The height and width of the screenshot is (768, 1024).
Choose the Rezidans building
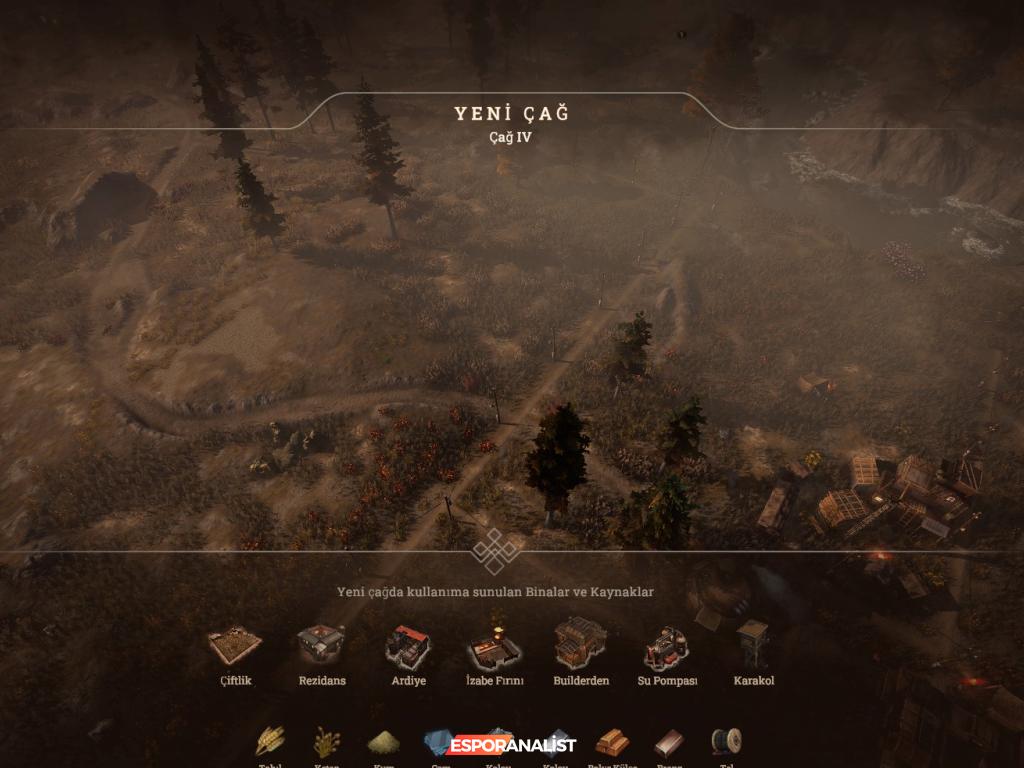pos(322,644)
